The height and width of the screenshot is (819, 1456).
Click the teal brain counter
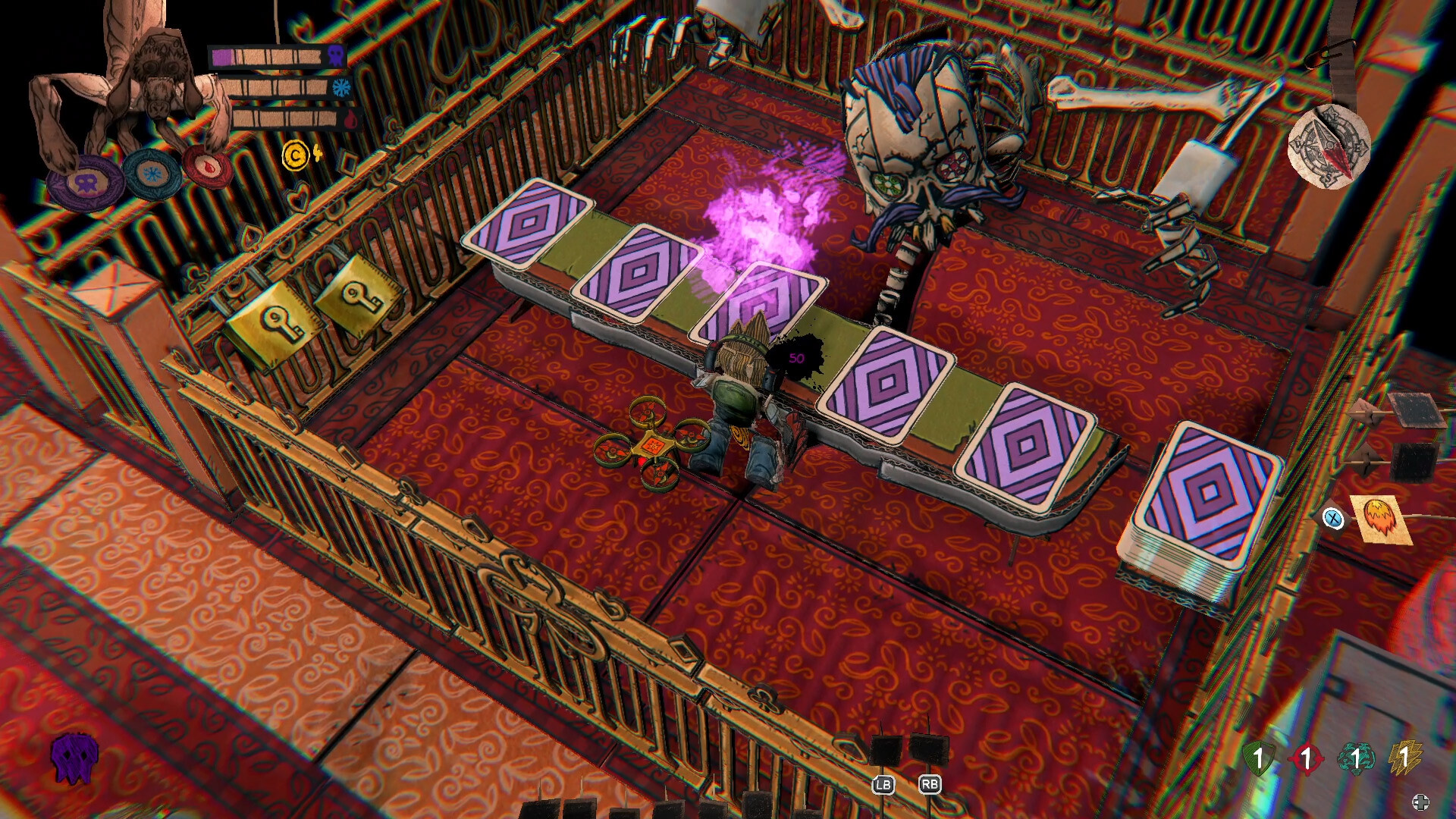[1357, 757]
